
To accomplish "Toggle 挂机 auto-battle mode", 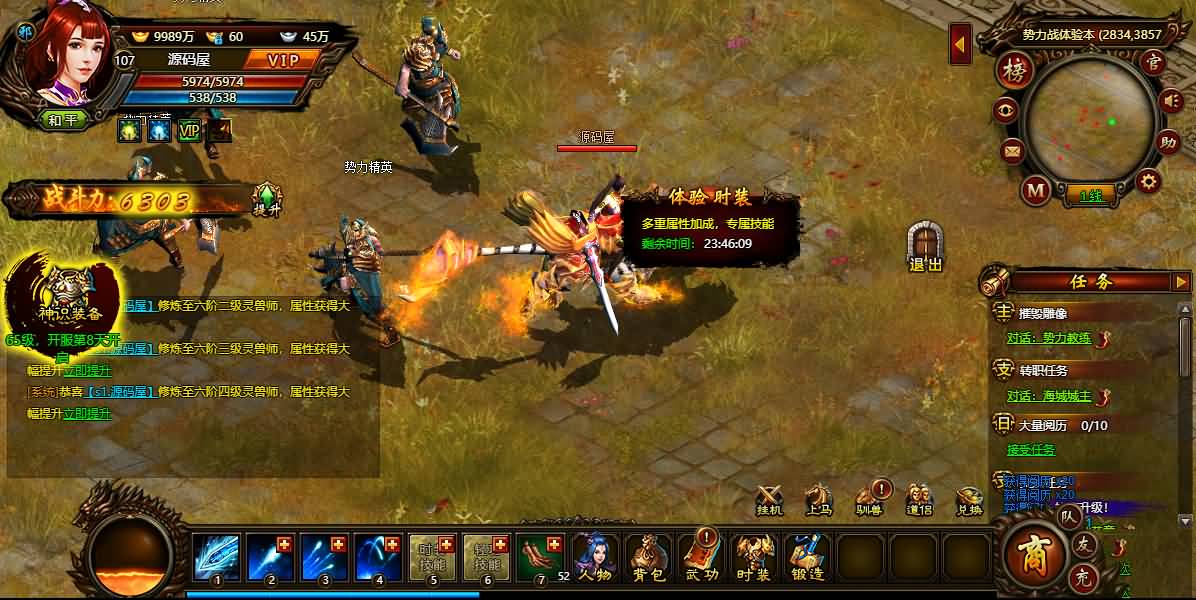I will (x=769, y=499).
